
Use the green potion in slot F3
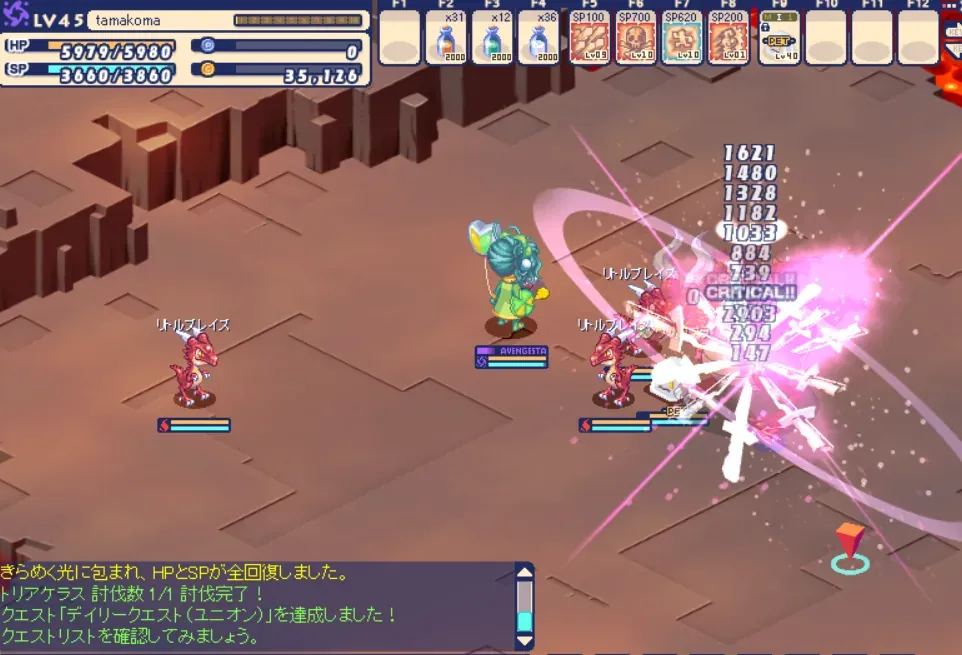click(x=492, y=40)
